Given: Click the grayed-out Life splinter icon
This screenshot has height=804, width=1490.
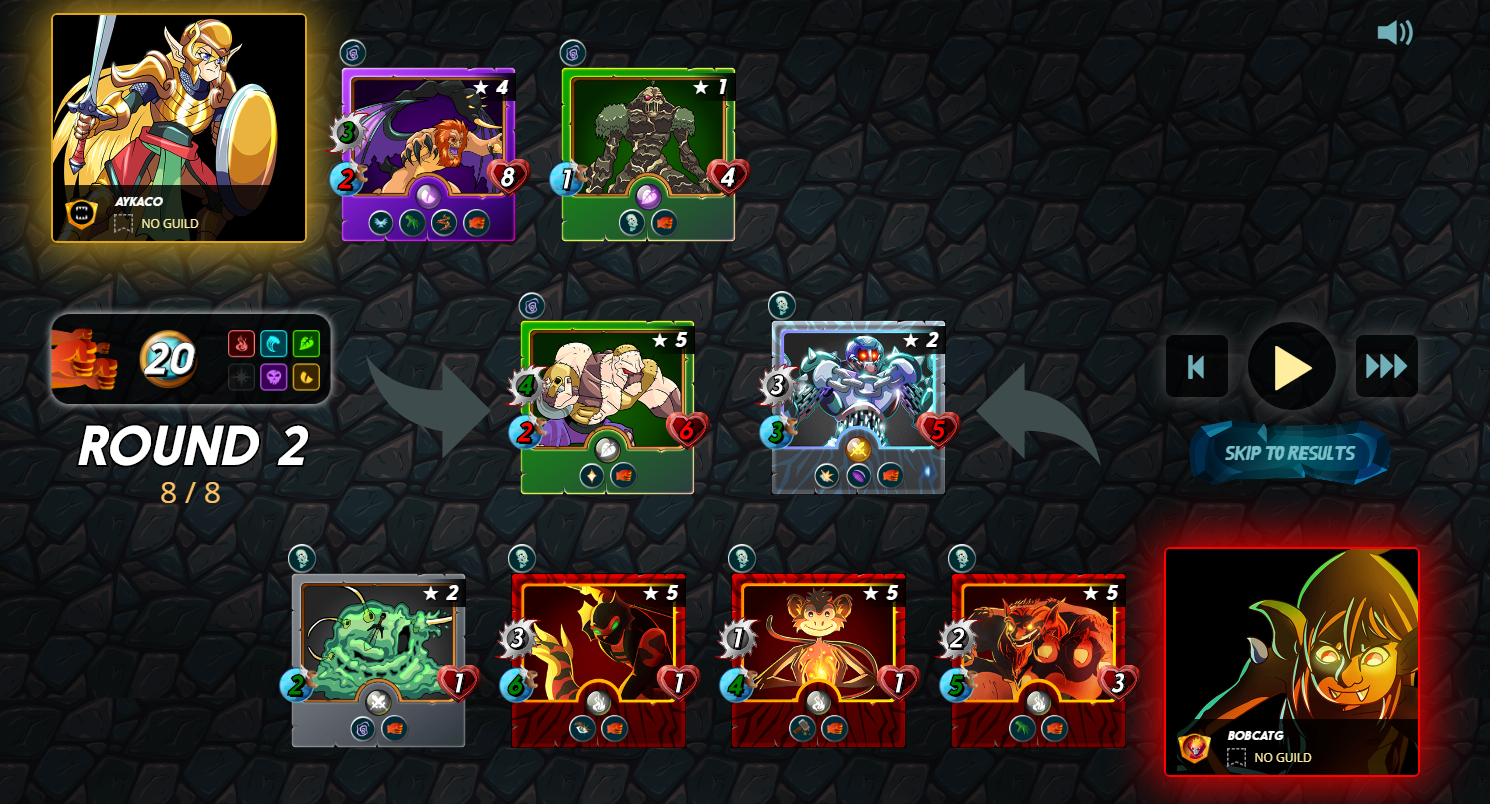Looking at the screenshot, I should (242, 377).
